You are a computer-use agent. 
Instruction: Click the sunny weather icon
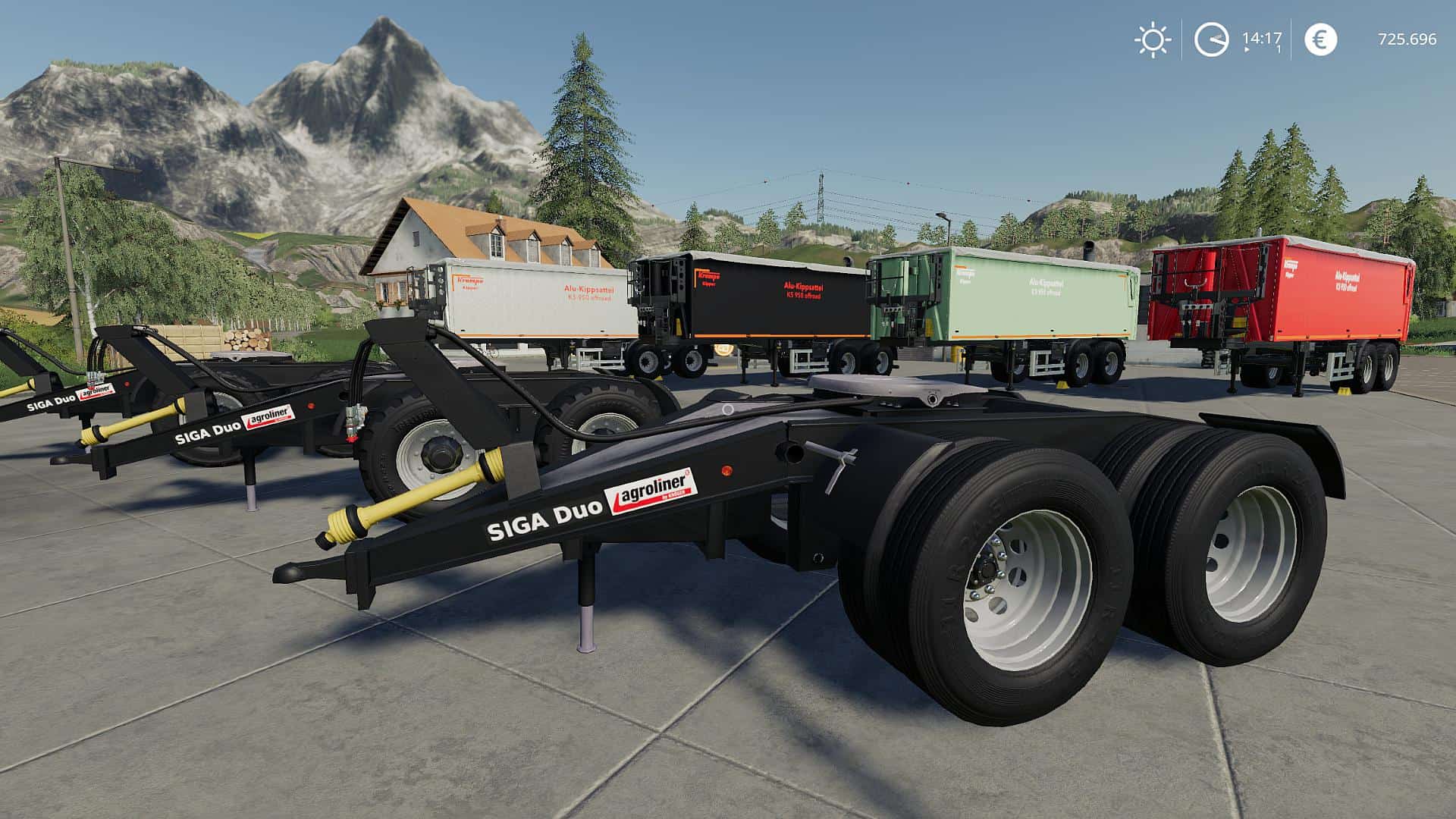pos(1152,39)
